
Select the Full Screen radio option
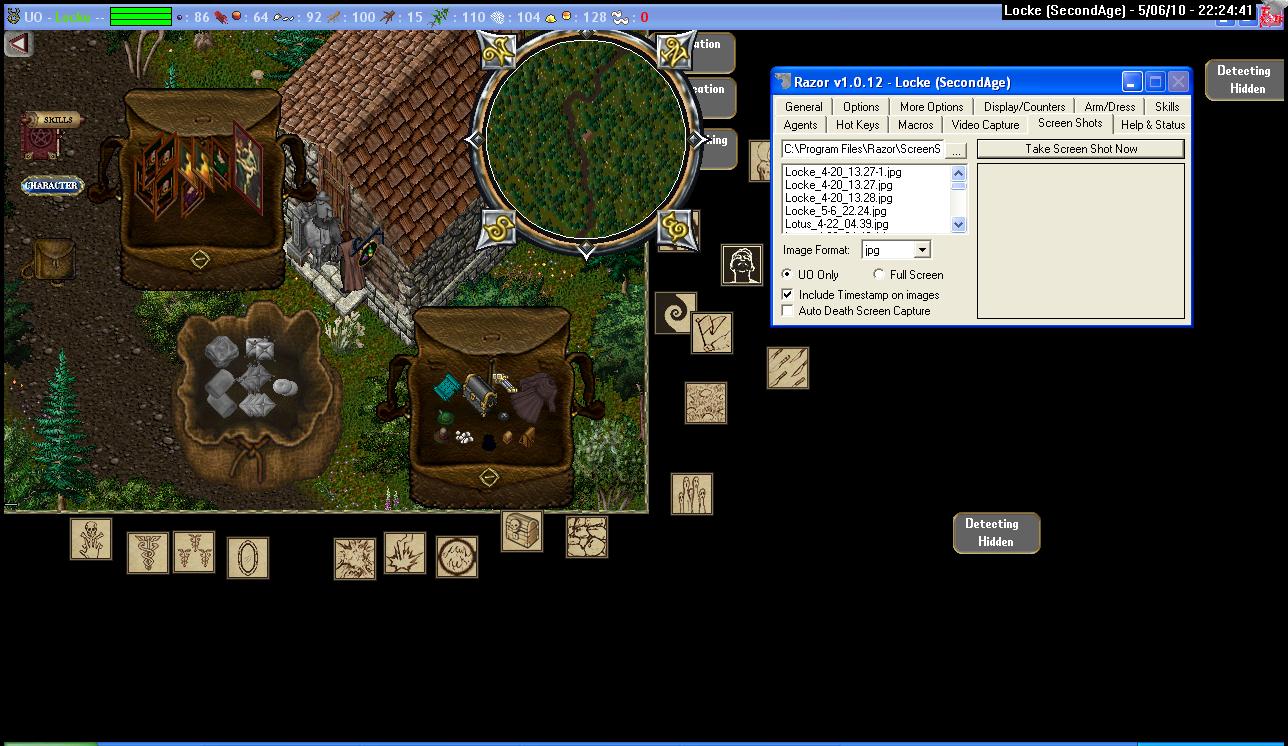[879, 275]
